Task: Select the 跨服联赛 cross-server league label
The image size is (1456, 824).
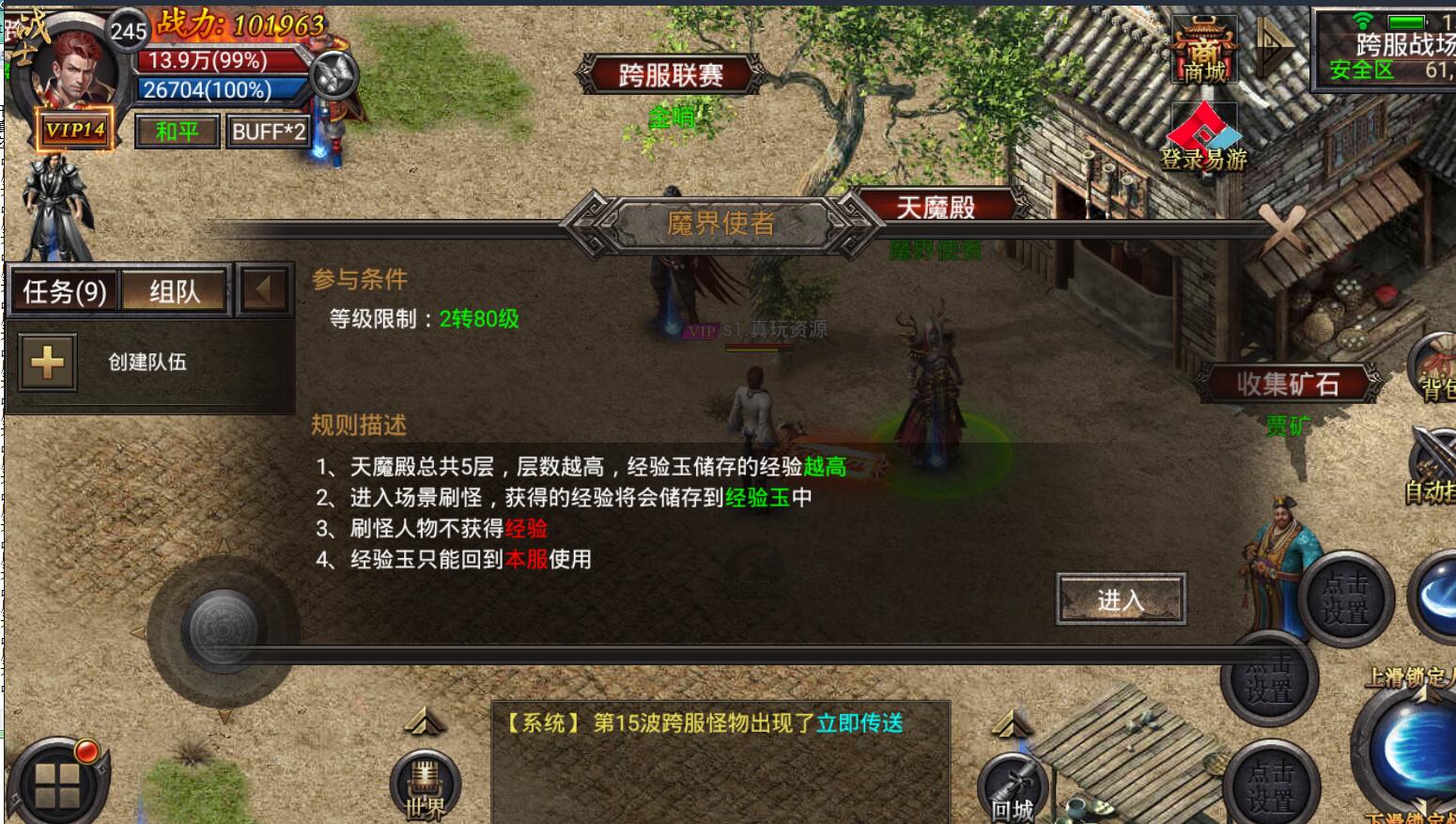Action: [x=671, y=74]
